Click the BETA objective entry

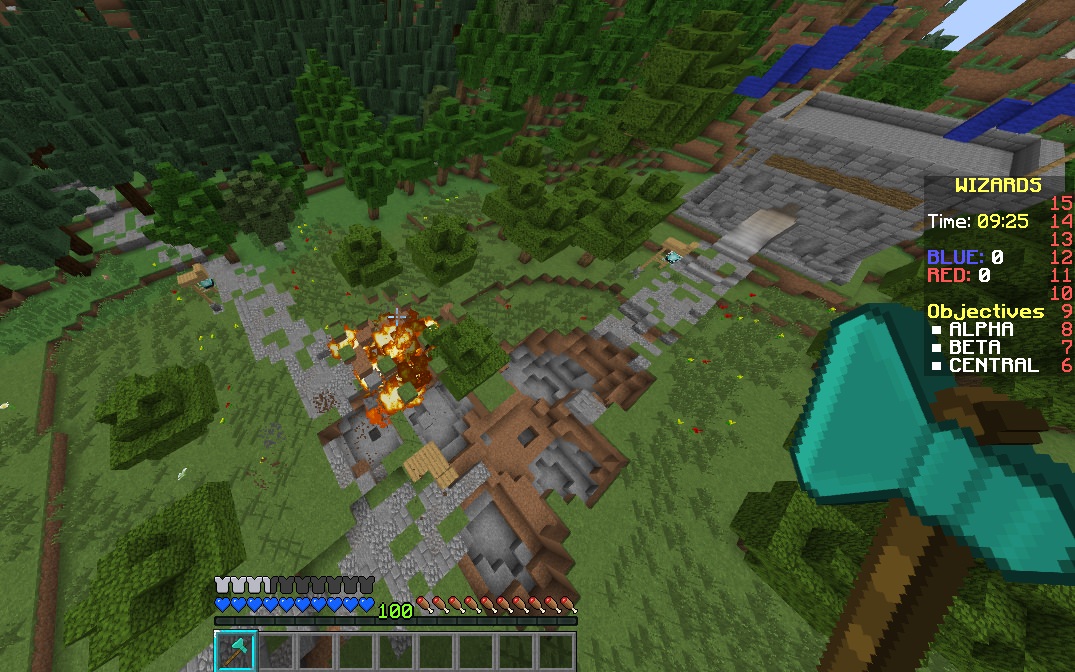tap(974, 347)
